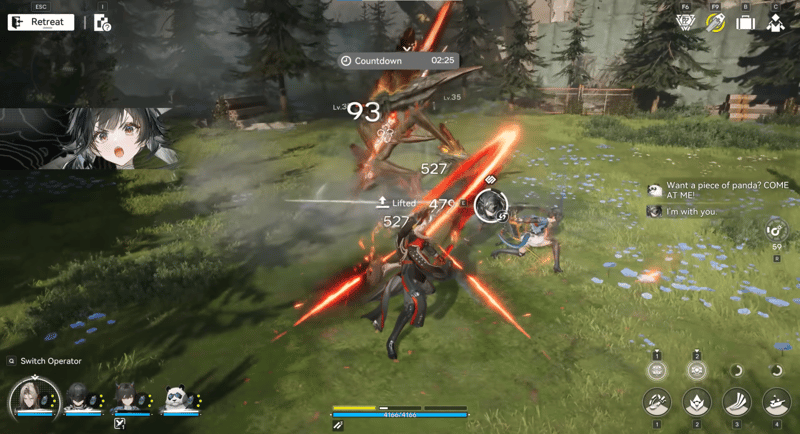Viewport: 800px width, 434px height.
Task: Open the document icon beside Retreat
Action: click(x=102, y=22)
